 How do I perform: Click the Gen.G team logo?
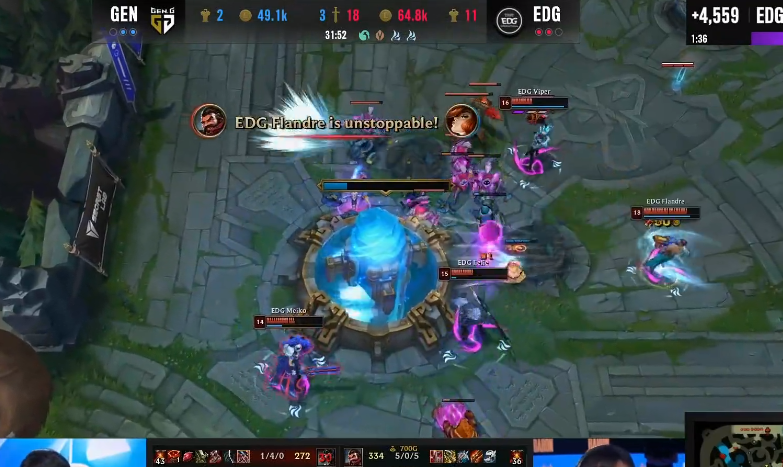[162, 19]
